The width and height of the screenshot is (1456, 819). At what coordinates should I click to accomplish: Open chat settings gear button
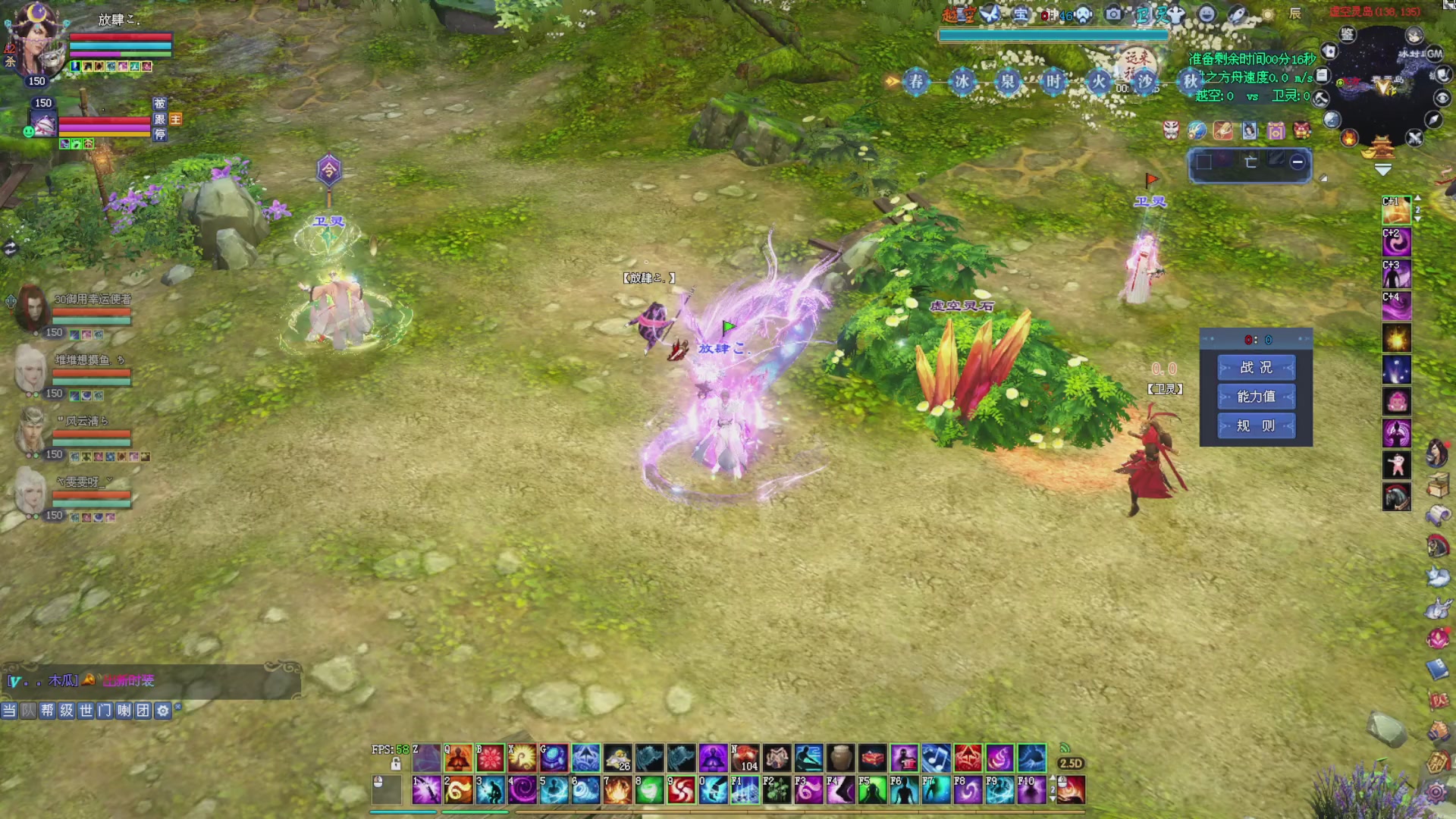pos(162,711)
